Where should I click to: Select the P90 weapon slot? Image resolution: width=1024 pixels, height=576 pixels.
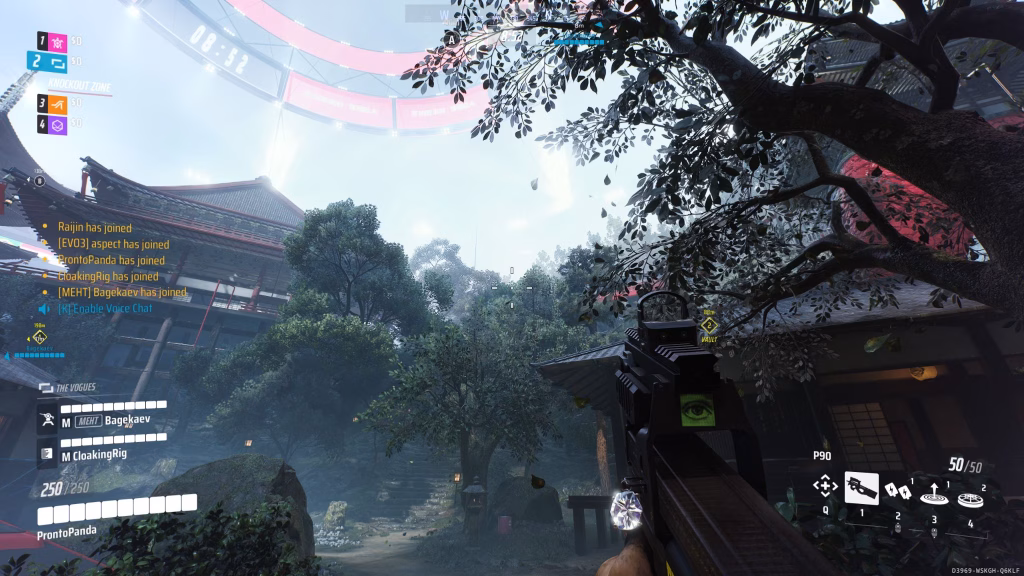tap(861, 488)
